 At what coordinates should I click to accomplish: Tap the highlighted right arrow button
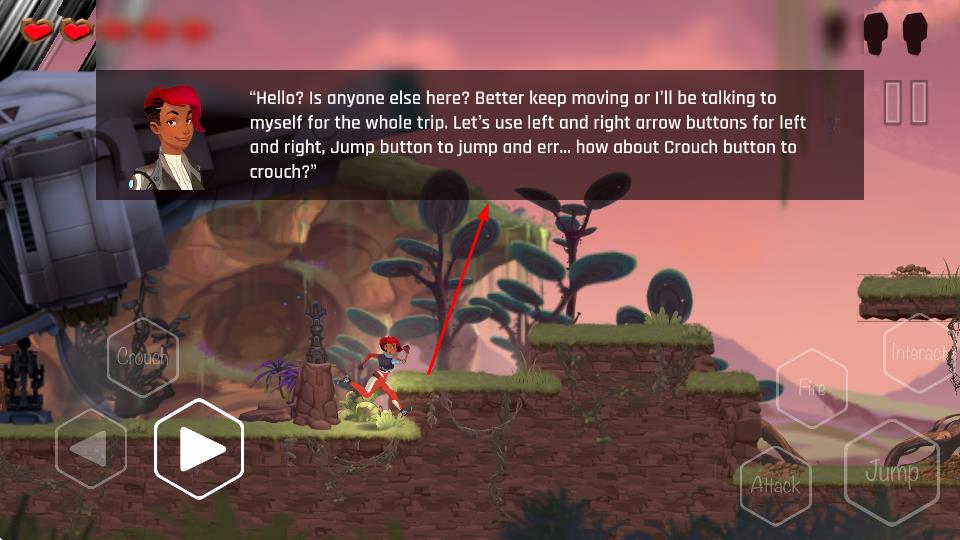(x=200, y=449)
